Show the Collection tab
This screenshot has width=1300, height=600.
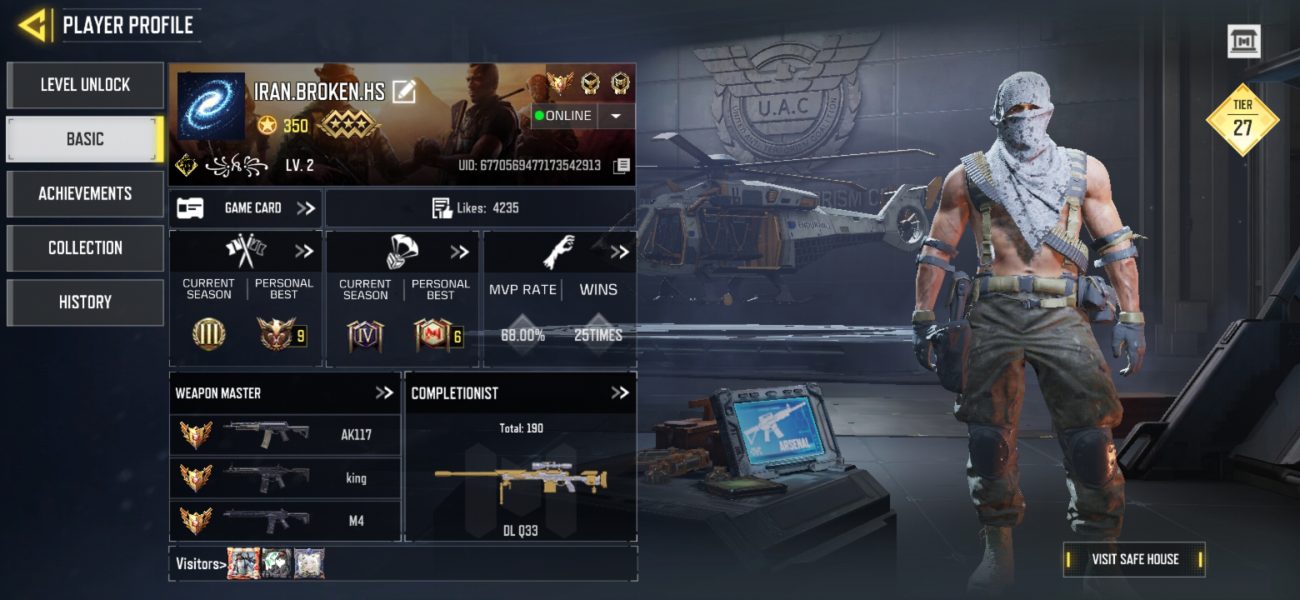click(x=85, y=247)
